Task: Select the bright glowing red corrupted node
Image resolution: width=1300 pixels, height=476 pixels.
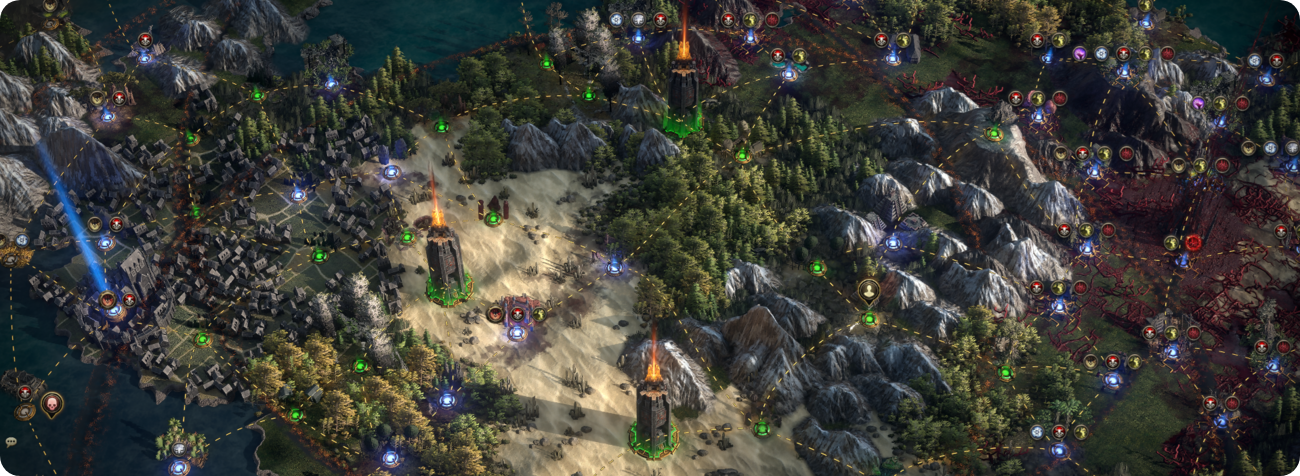Action: (1192, 243)
